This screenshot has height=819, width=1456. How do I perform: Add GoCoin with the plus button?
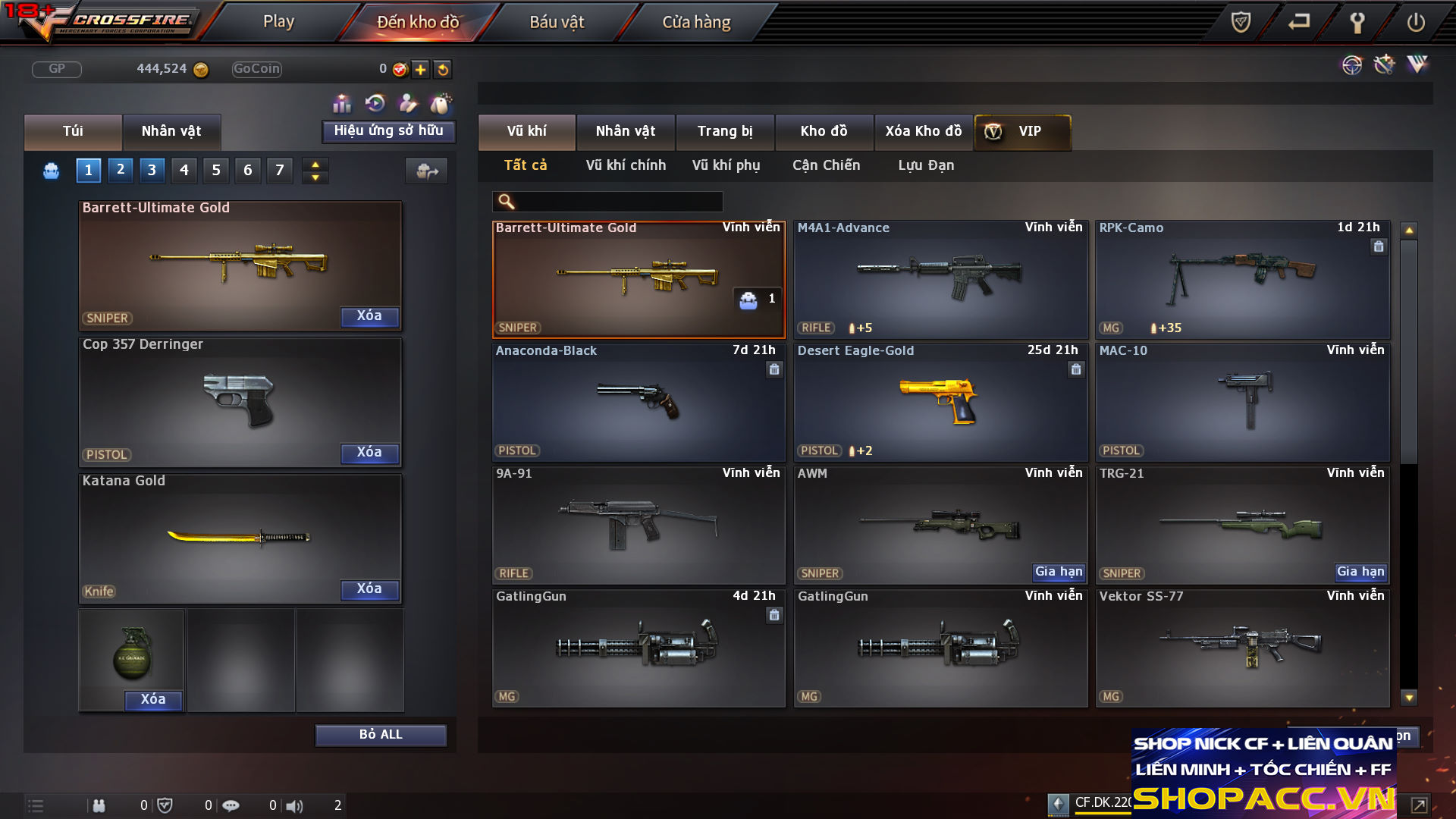(421, 70)
